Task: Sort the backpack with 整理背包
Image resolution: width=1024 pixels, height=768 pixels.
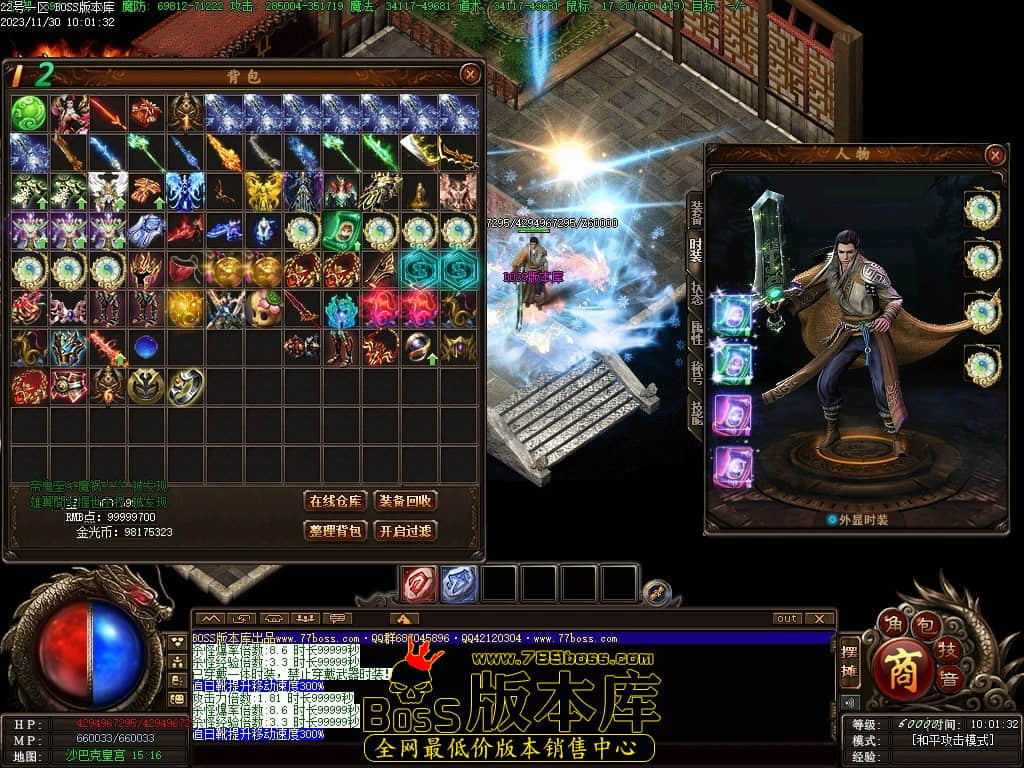Action: click(335, 531)
